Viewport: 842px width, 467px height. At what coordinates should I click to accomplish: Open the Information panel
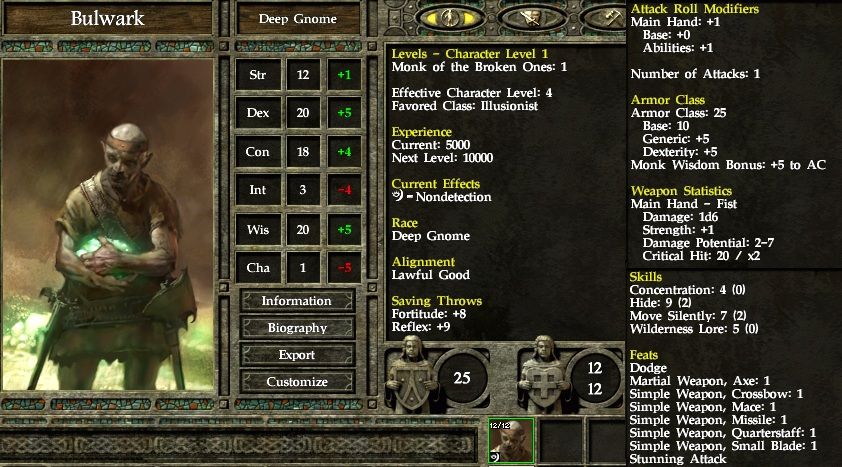tap(297, 301)
